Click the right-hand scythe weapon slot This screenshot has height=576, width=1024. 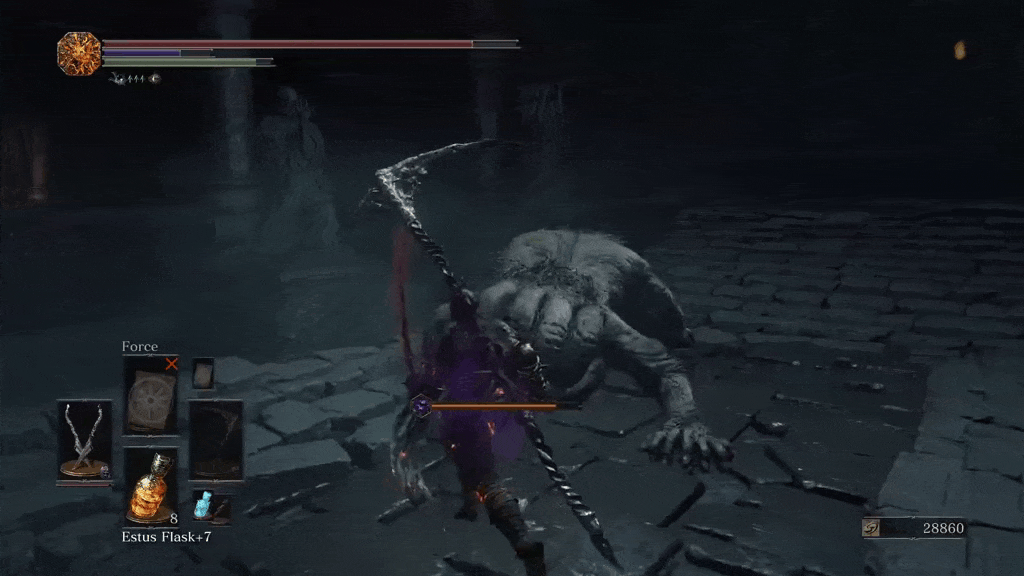point(215,441)
